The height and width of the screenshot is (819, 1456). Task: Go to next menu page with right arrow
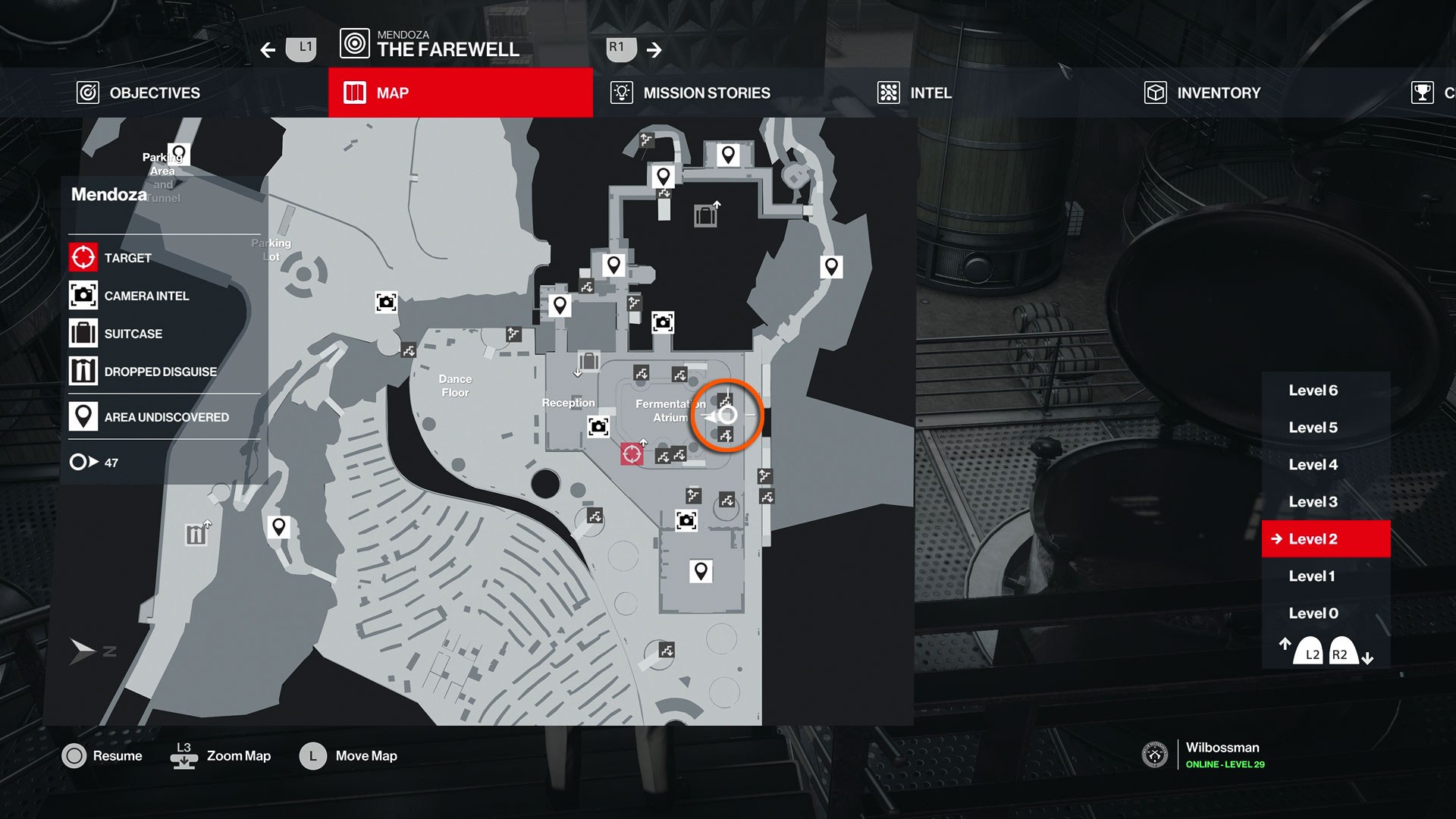point(654,50)
